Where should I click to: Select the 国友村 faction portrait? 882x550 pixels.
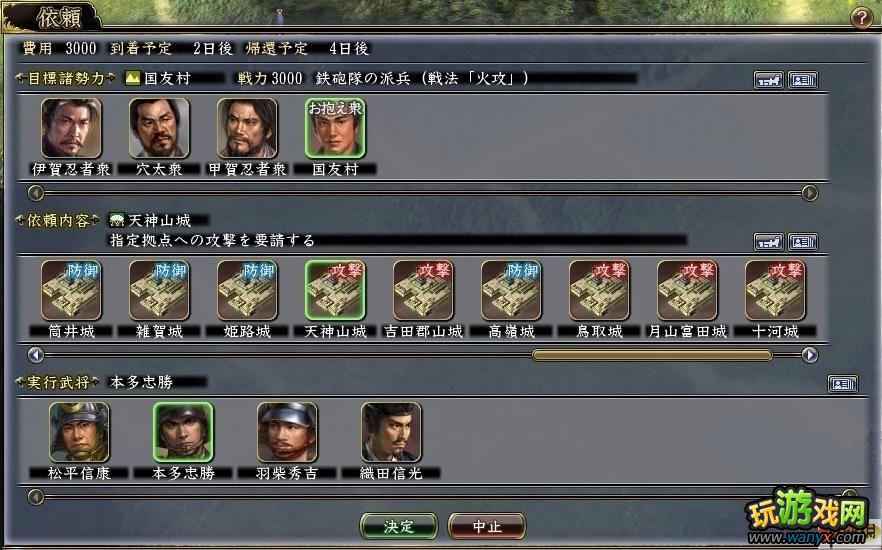click(335, 129)
